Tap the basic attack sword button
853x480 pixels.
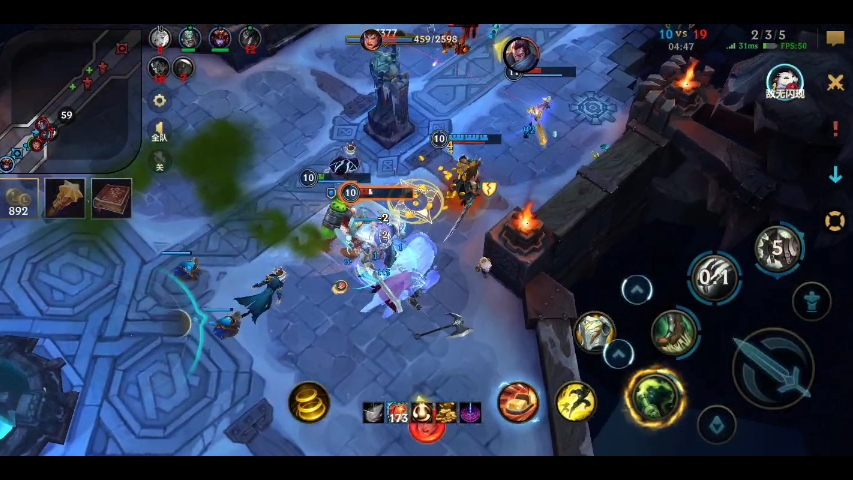(x=772, y=367)
